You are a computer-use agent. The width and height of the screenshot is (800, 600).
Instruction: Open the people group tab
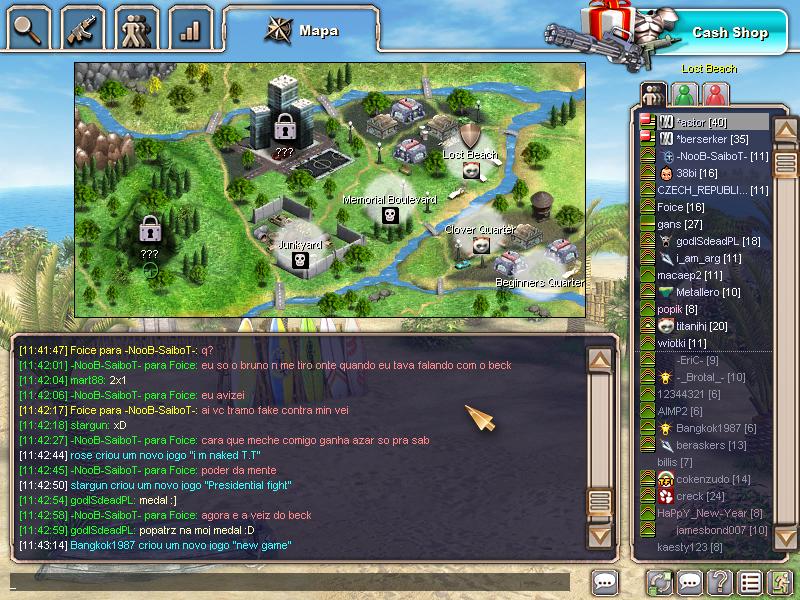point(135,27)
